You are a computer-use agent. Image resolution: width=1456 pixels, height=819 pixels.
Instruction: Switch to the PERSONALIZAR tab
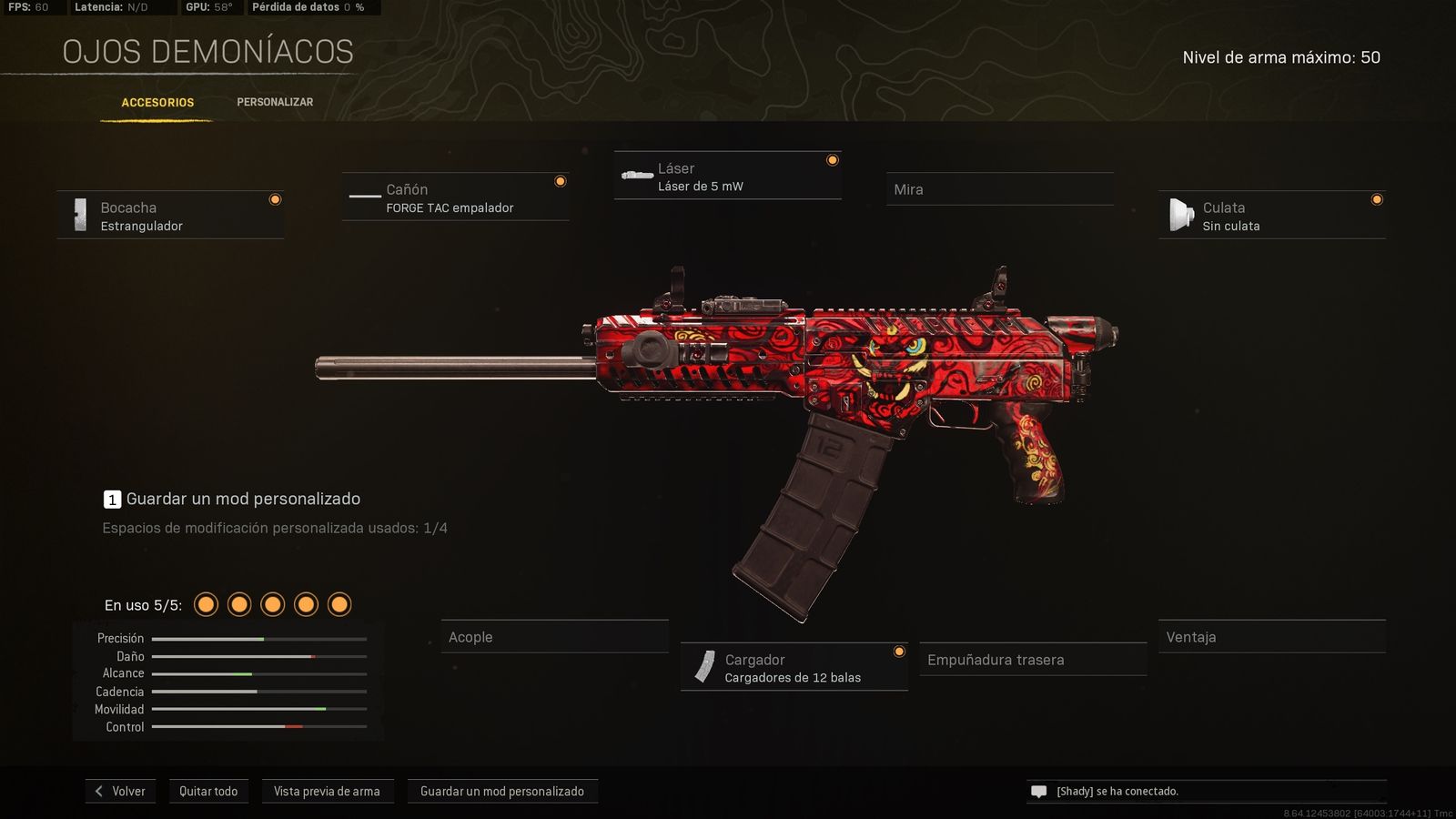[275, 102]
